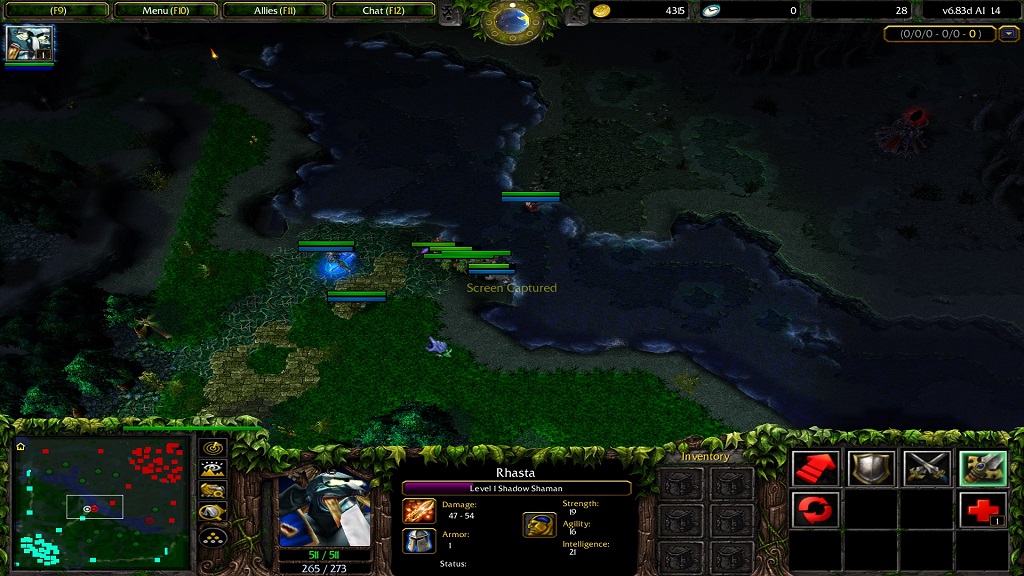Activate the minimap signal ping button
This screenshot has width=1024, height=576.
tap(214, 447)
